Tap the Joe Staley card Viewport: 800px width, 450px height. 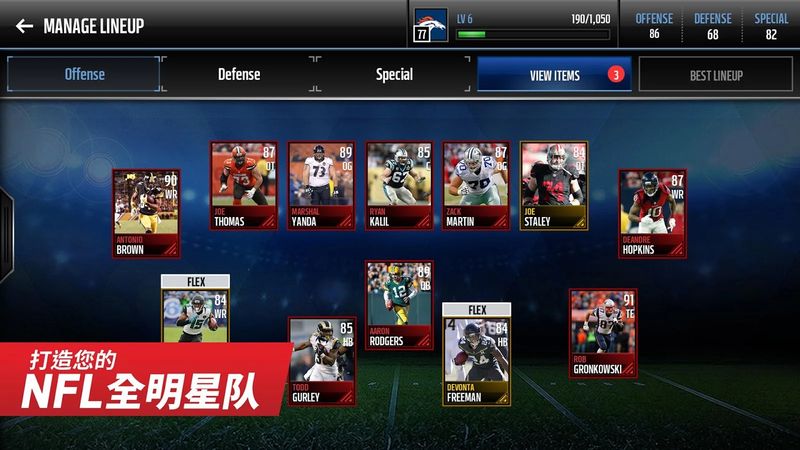tap(554, 186)
